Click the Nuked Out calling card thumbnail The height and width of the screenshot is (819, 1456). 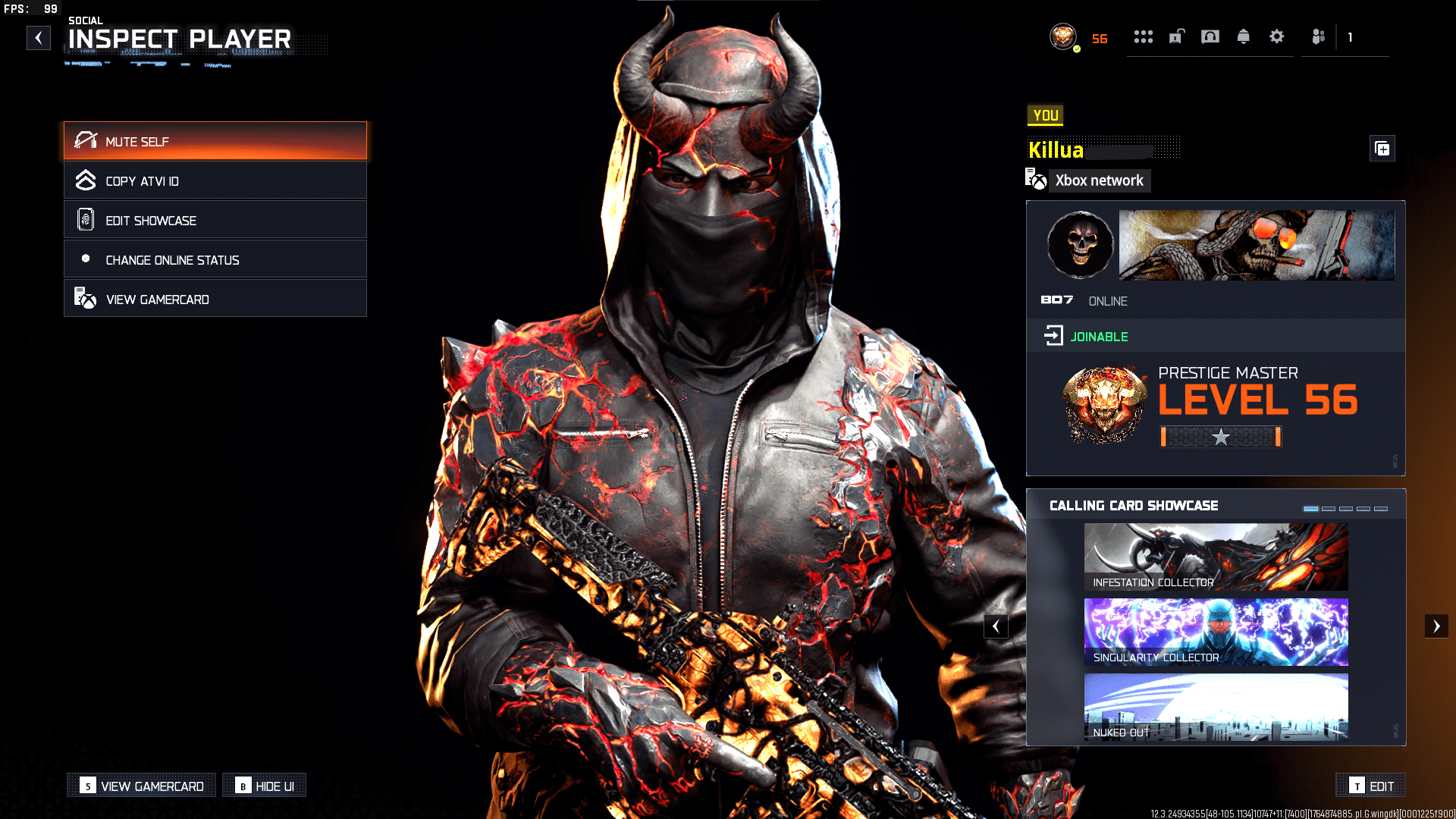coord(1216,707)
